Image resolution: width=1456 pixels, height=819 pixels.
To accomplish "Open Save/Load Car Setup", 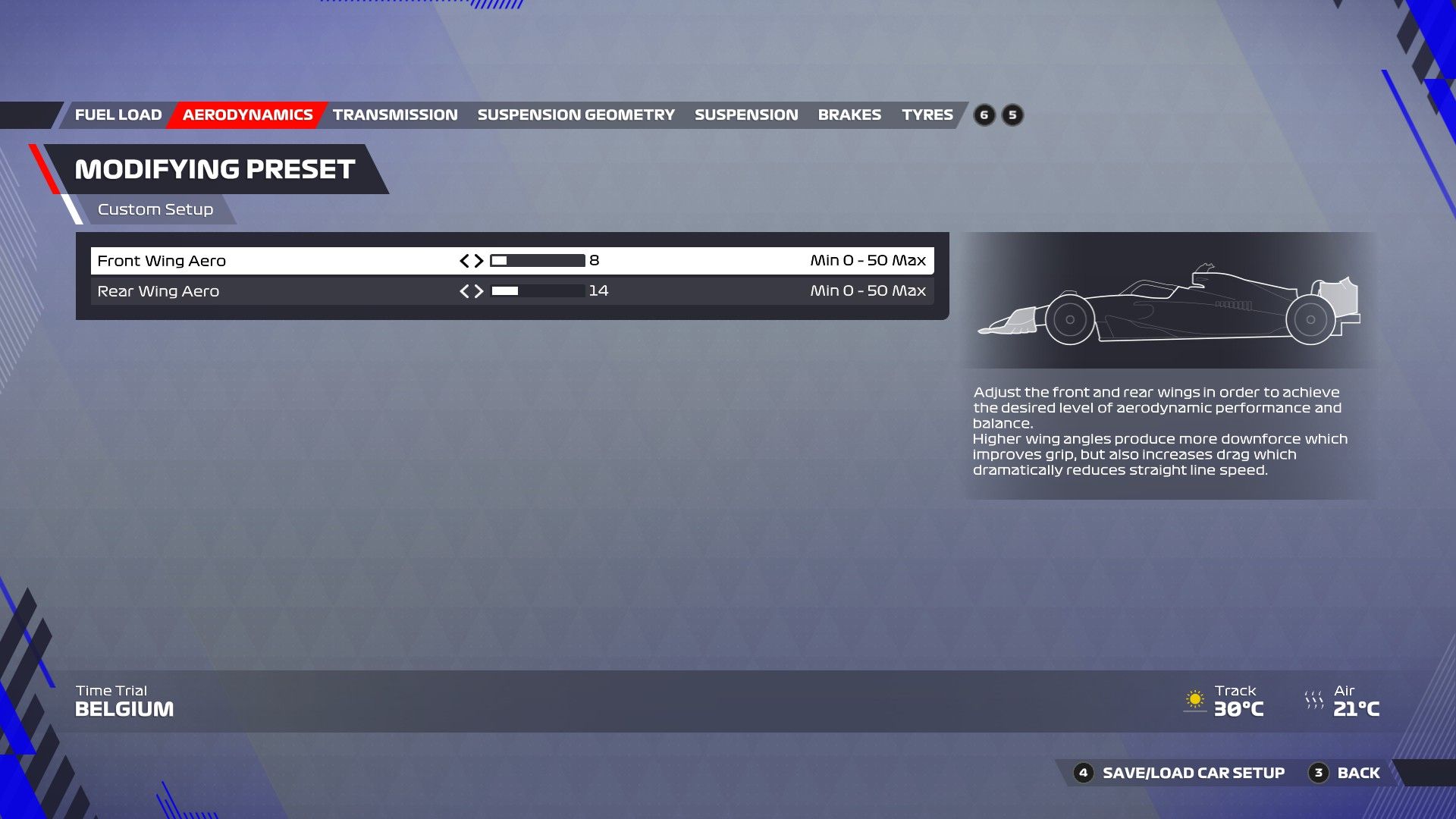I will pyautogui.click(x=1193, y=773).
